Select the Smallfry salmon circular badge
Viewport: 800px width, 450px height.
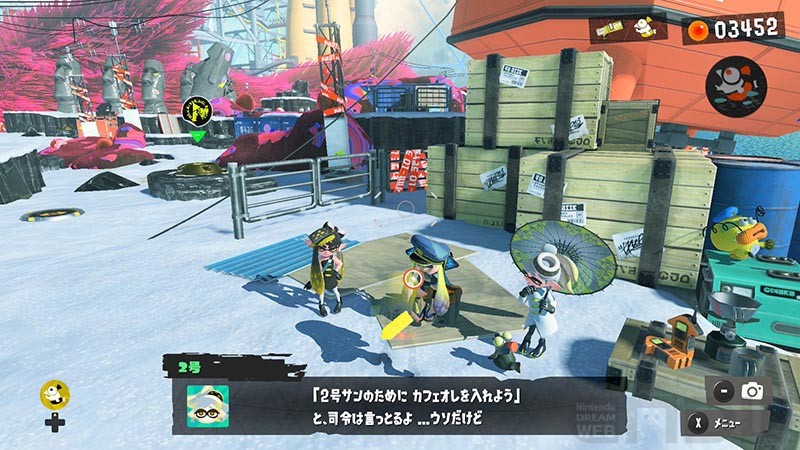coord(735,85)
